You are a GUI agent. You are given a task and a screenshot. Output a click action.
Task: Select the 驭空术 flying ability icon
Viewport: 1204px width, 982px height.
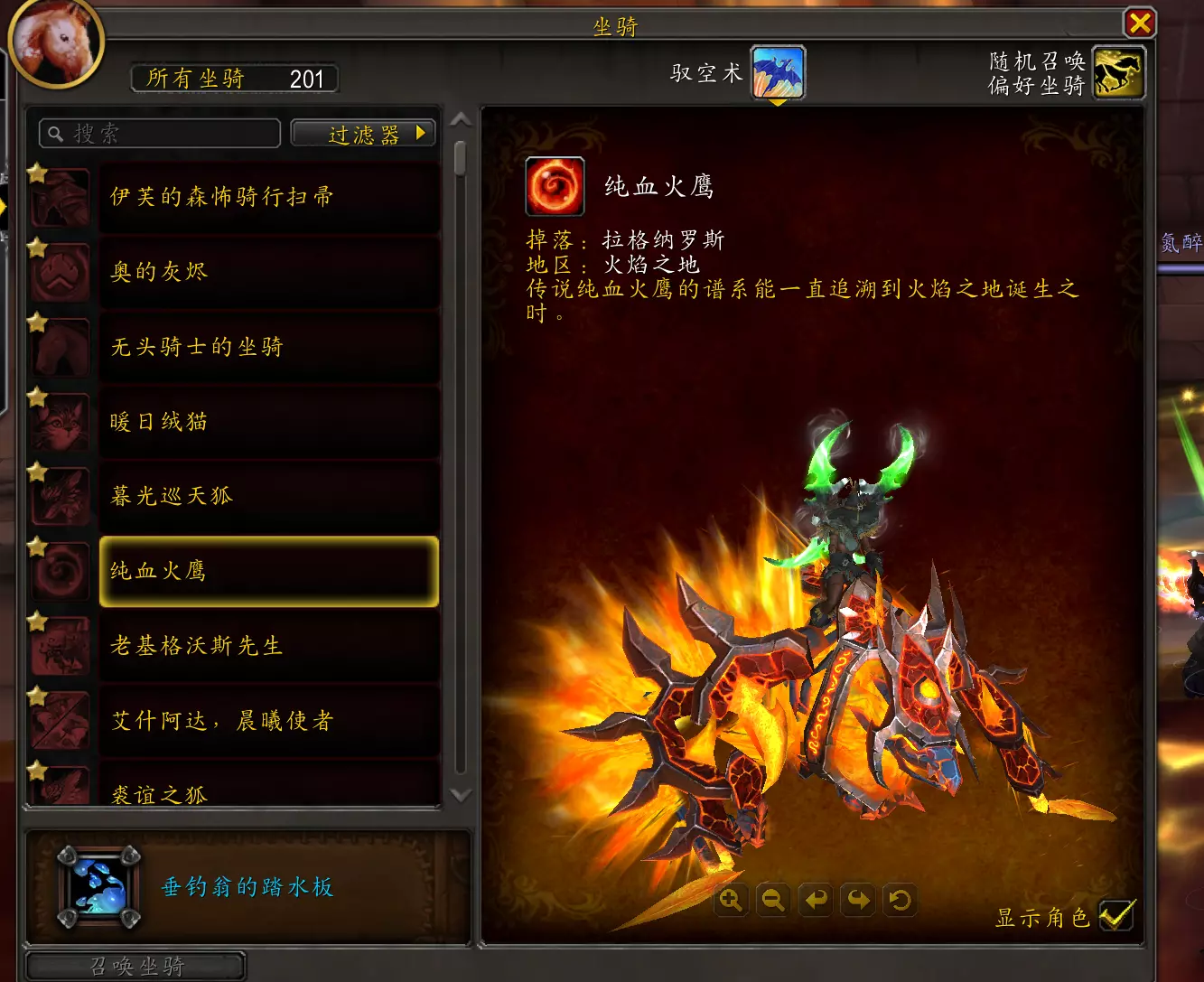(x=779, y=70)
